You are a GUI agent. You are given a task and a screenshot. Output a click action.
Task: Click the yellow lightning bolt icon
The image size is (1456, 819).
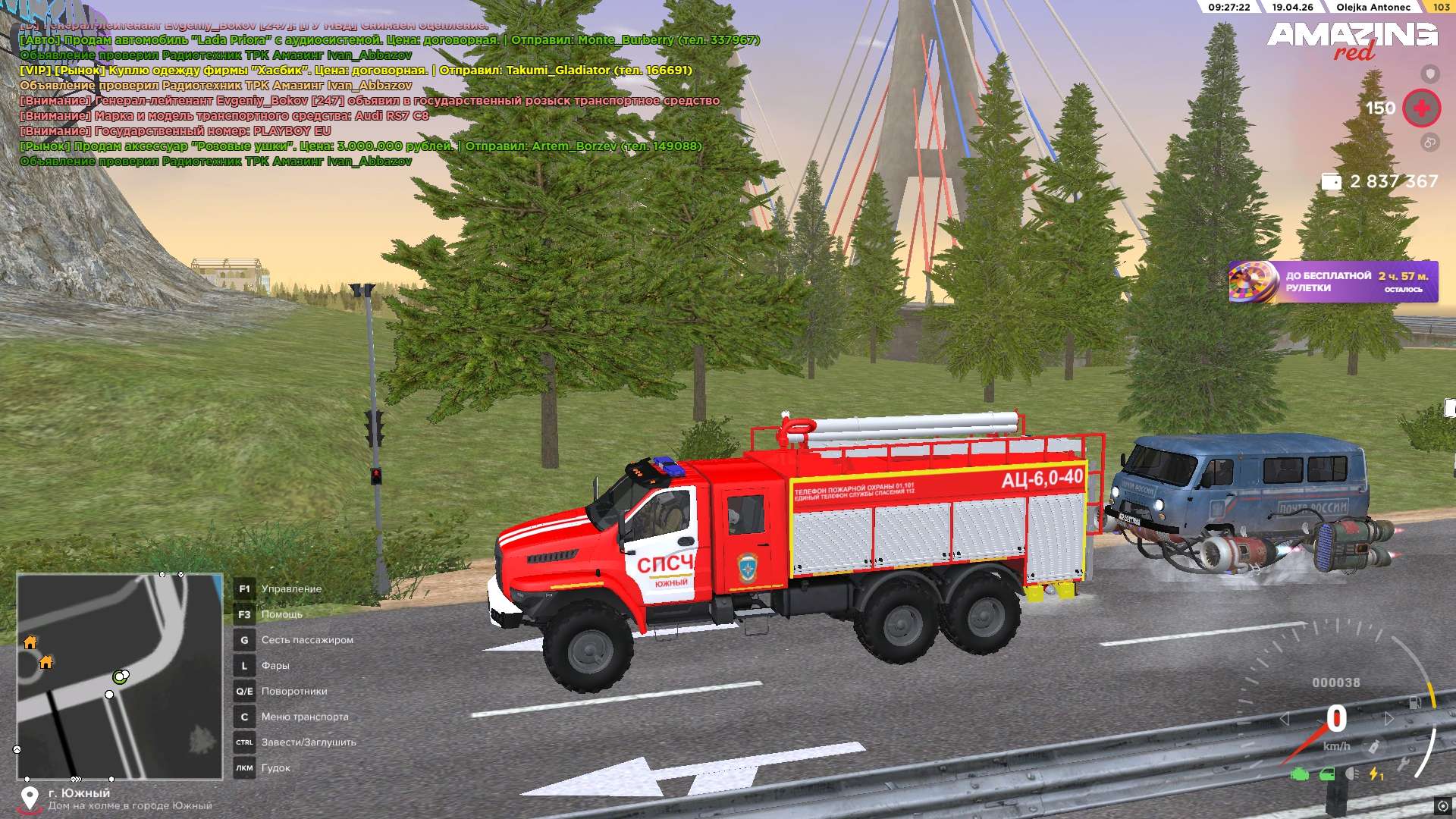point(1376,774)
